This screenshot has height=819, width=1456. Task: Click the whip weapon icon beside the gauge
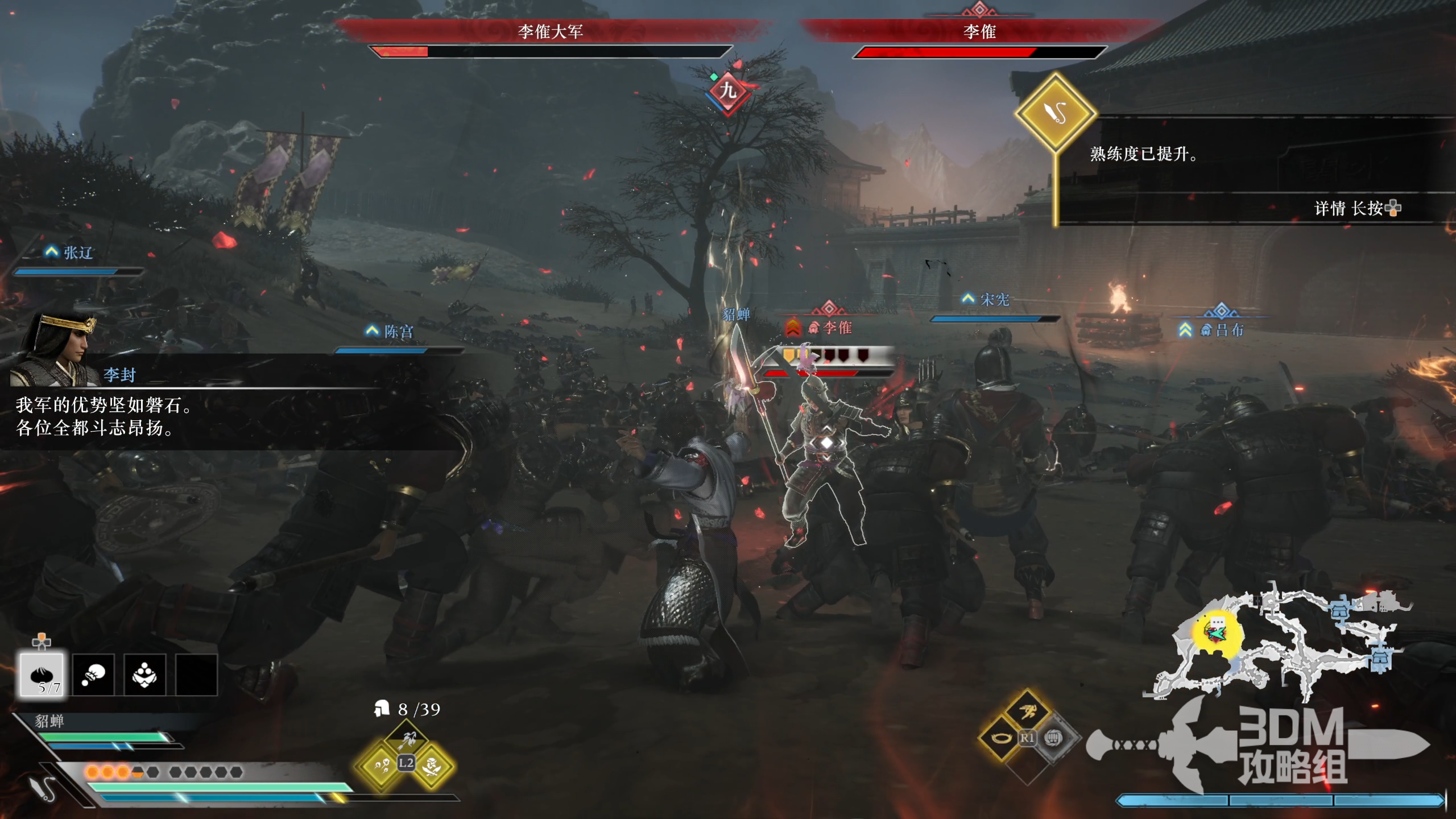[x=43, y=788]
